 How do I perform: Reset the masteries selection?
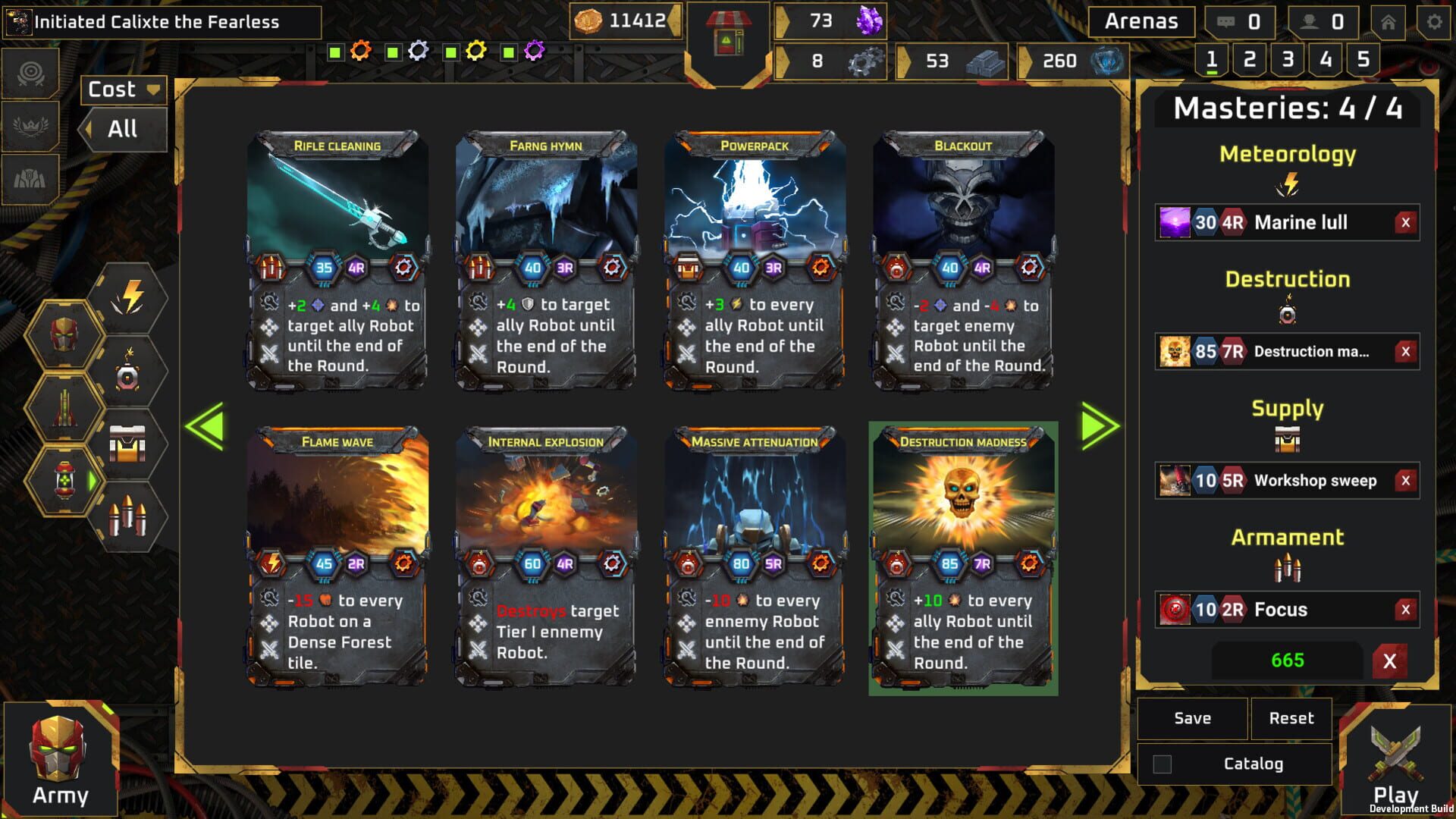(1291, 718)
